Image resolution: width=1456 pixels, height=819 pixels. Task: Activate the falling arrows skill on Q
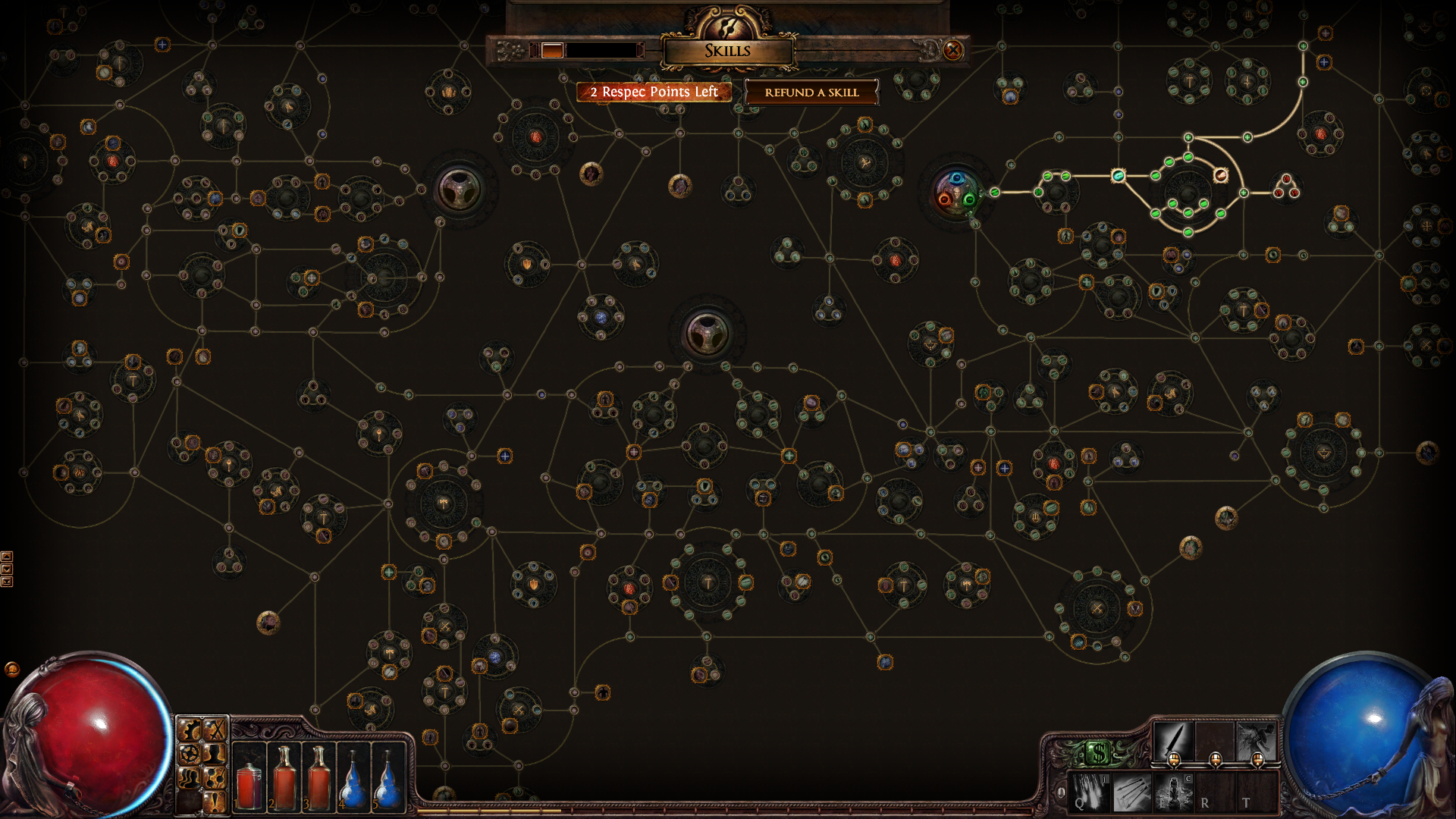click(x=1089, y=791)
